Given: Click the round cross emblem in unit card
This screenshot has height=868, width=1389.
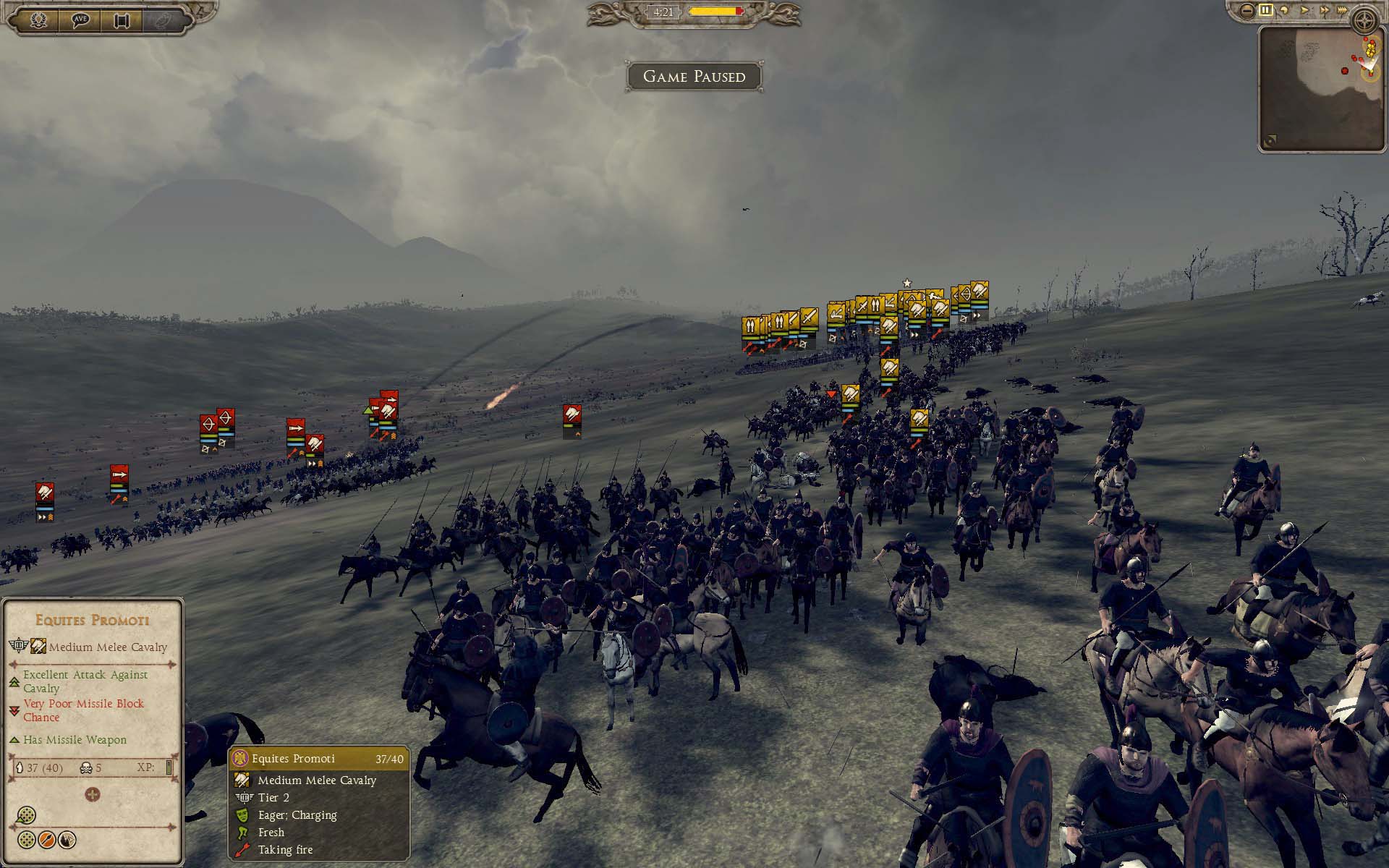Looking at the screenshot, I should coord(93,794).
